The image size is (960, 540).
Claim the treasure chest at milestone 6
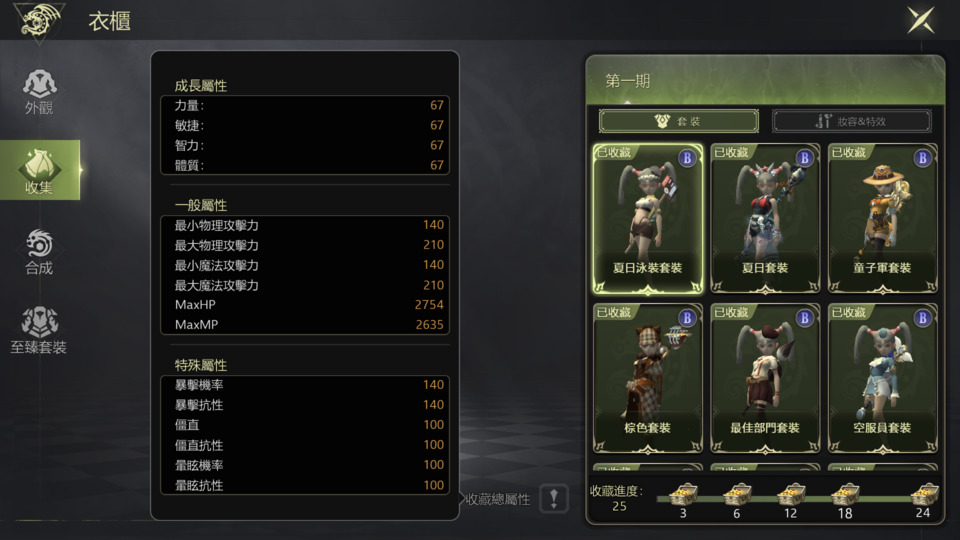coord(737,493)
